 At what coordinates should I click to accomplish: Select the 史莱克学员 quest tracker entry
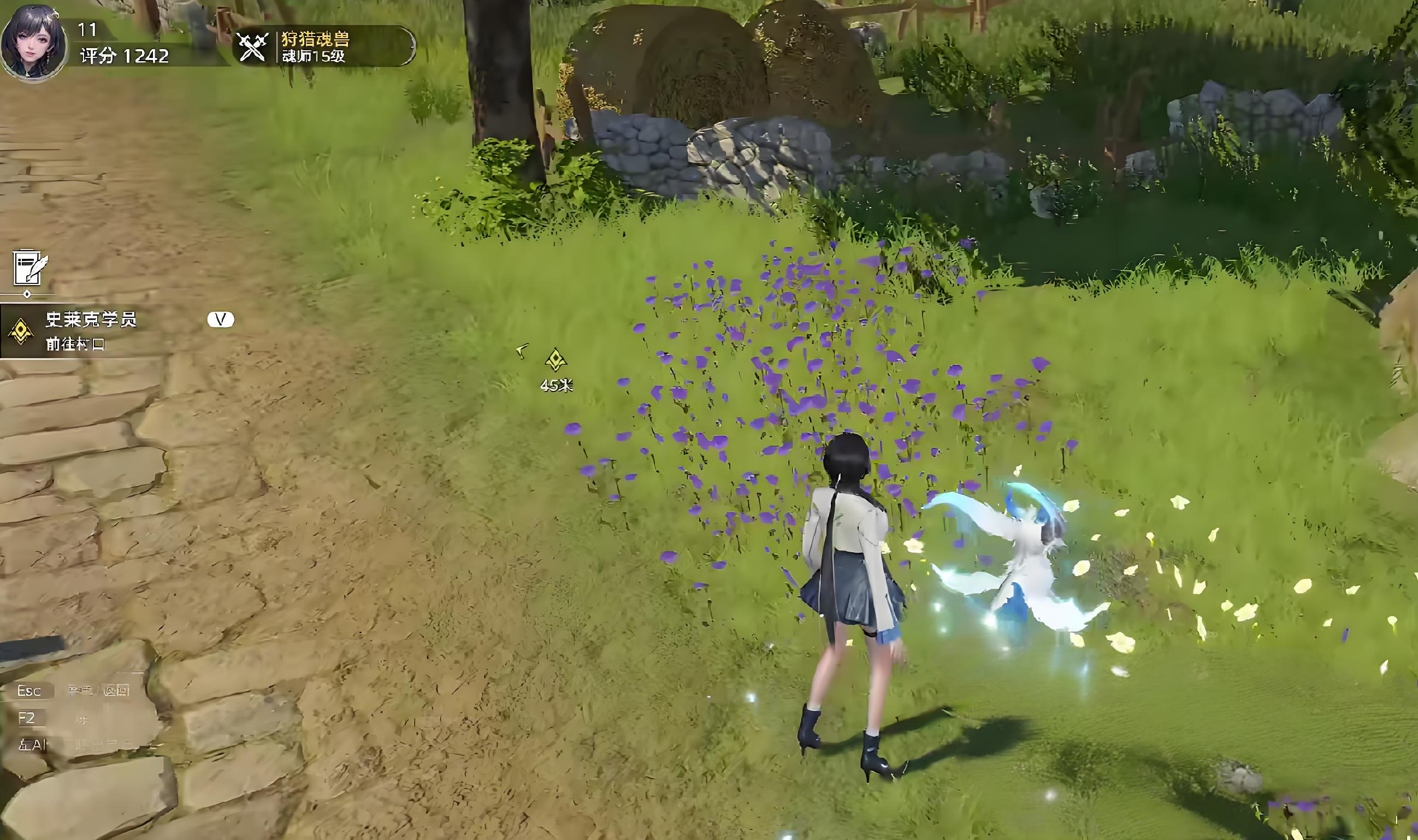click(x=91, y=331)
